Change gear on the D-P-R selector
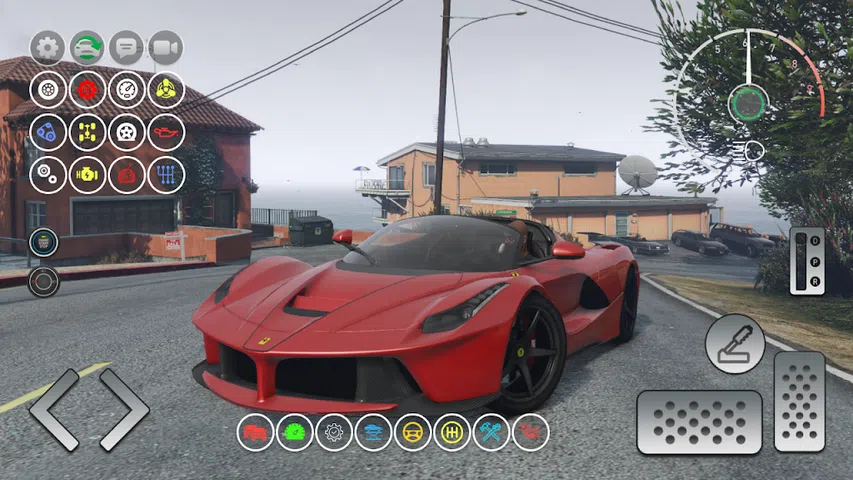This screenshot has width=853, height=480. tap(806, 261)
